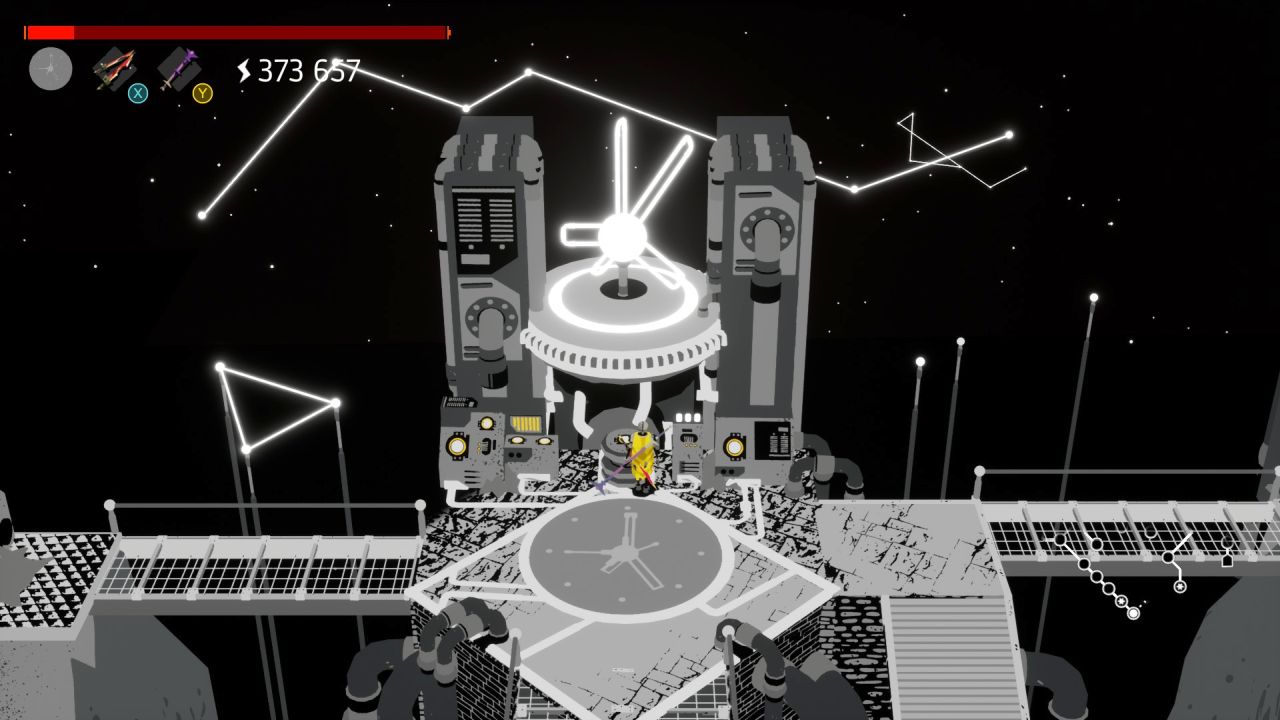Select the red twin-blade weapon slot

tap(114, 69)
